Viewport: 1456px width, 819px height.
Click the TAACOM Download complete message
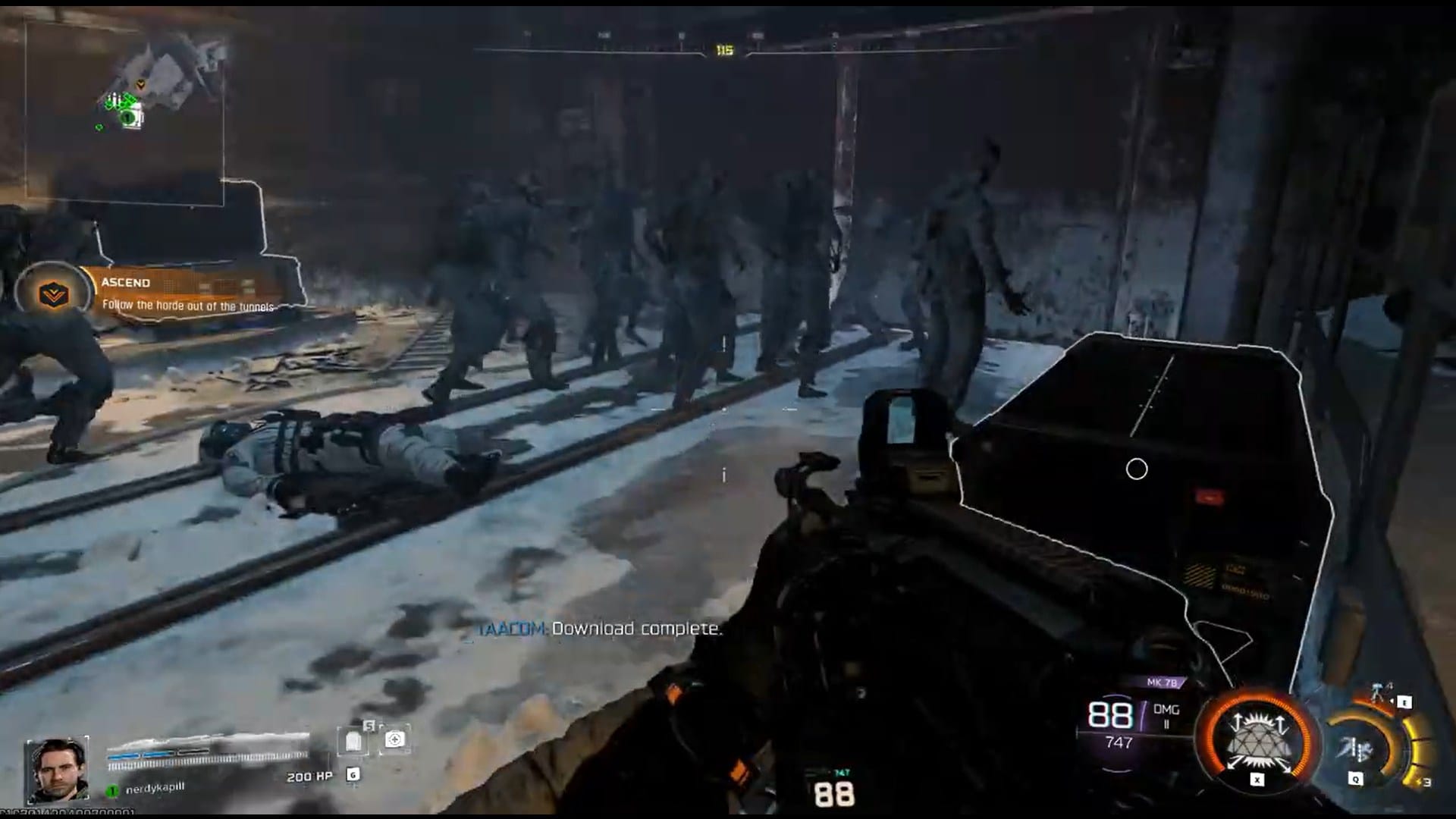[x=599, y=629]
